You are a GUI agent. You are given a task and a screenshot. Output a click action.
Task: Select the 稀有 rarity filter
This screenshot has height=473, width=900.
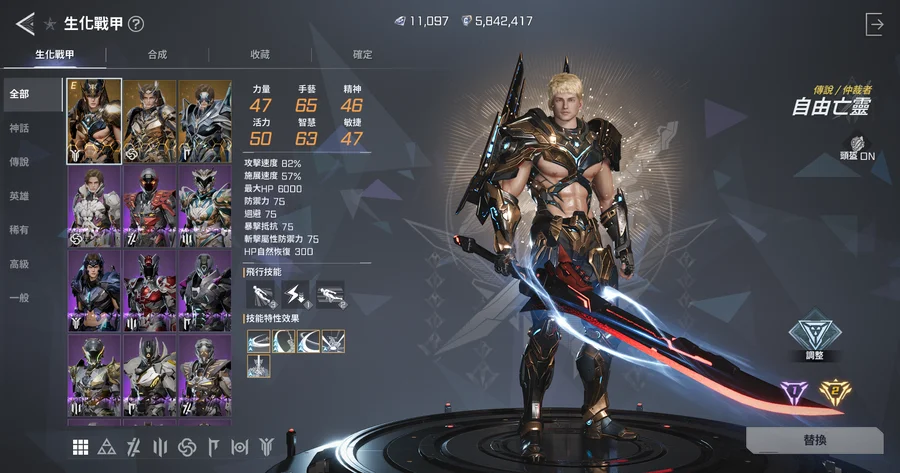pyautogui.click(x=20, y=230)
